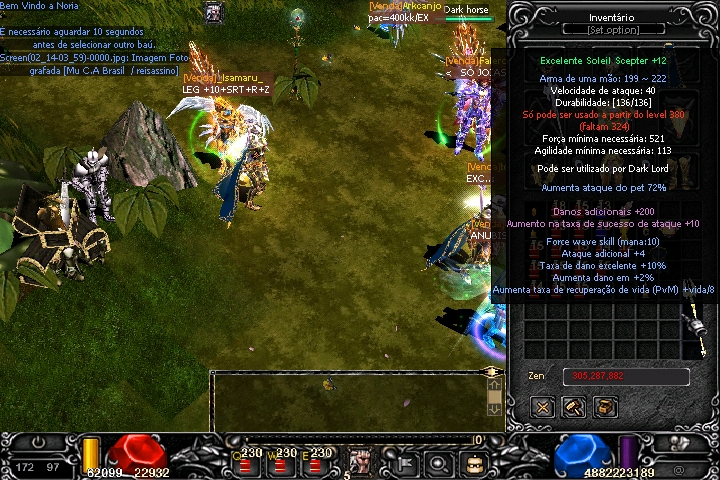Open the repair hammer function
The image size is (720, 480).
tap(574, 407)
